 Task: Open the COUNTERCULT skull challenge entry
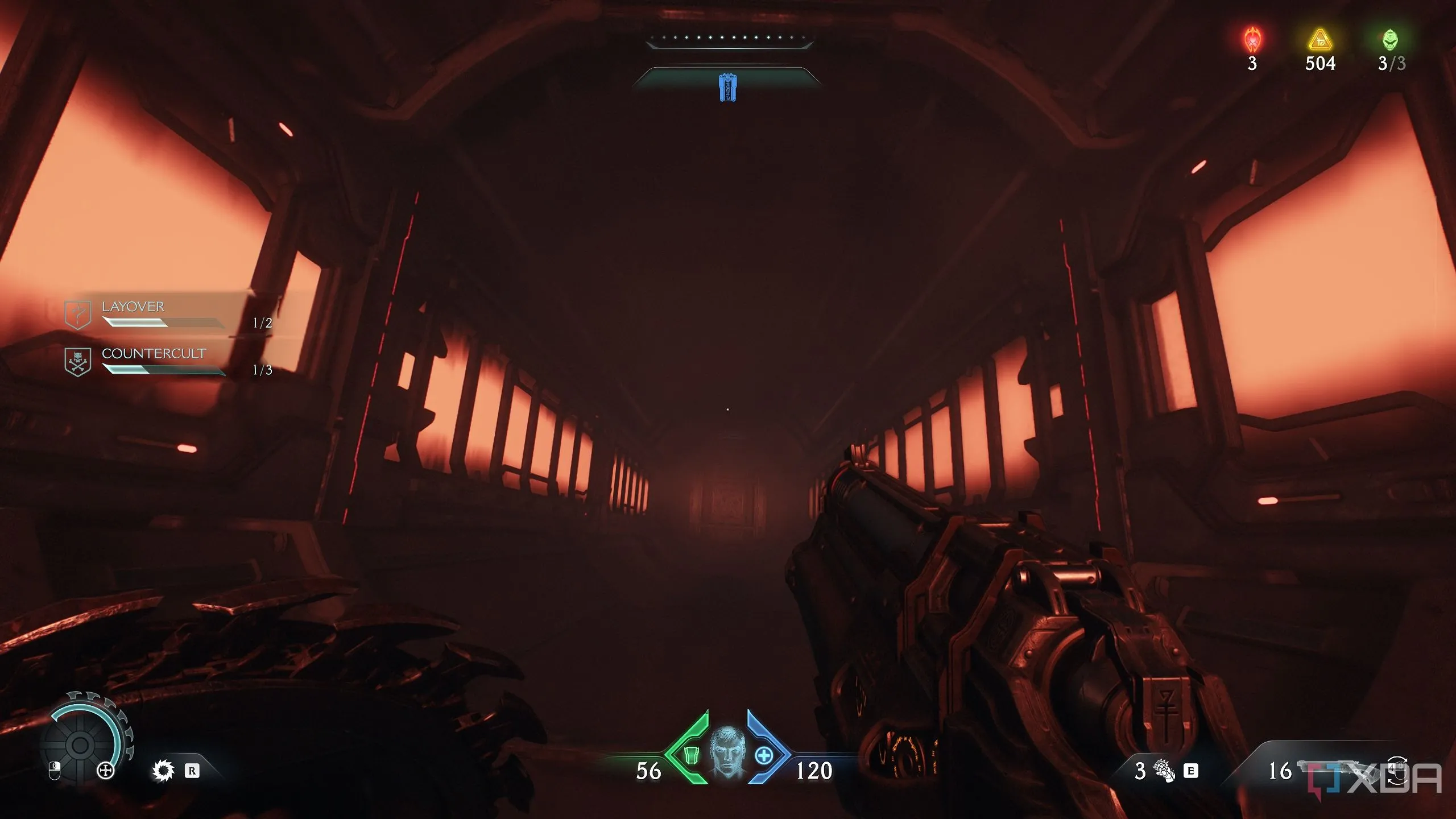[152, 354]
